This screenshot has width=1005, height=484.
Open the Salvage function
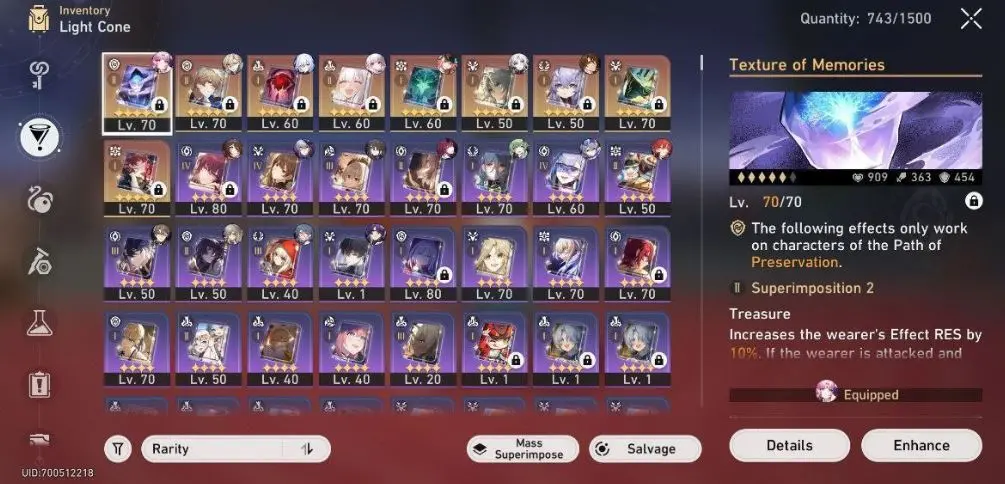click(645, 449)
